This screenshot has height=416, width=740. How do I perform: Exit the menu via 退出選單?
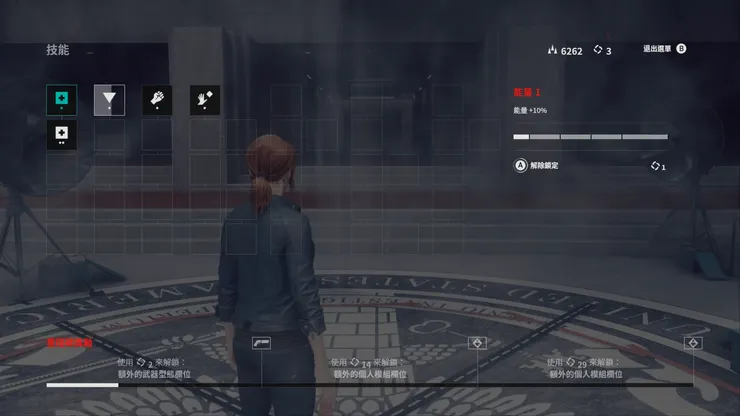point(665,48)
